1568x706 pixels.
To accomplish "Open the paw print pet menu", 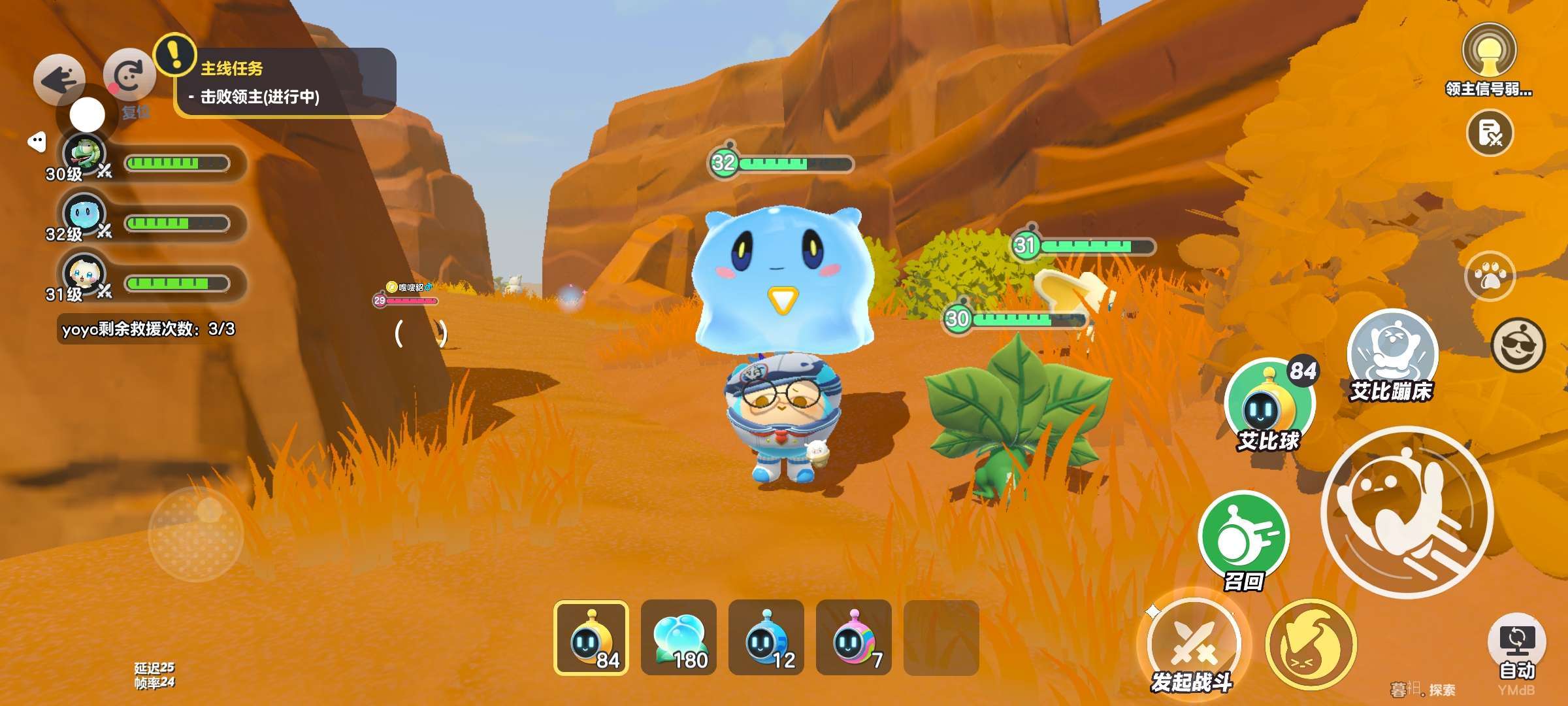I will click(1490, 277).
